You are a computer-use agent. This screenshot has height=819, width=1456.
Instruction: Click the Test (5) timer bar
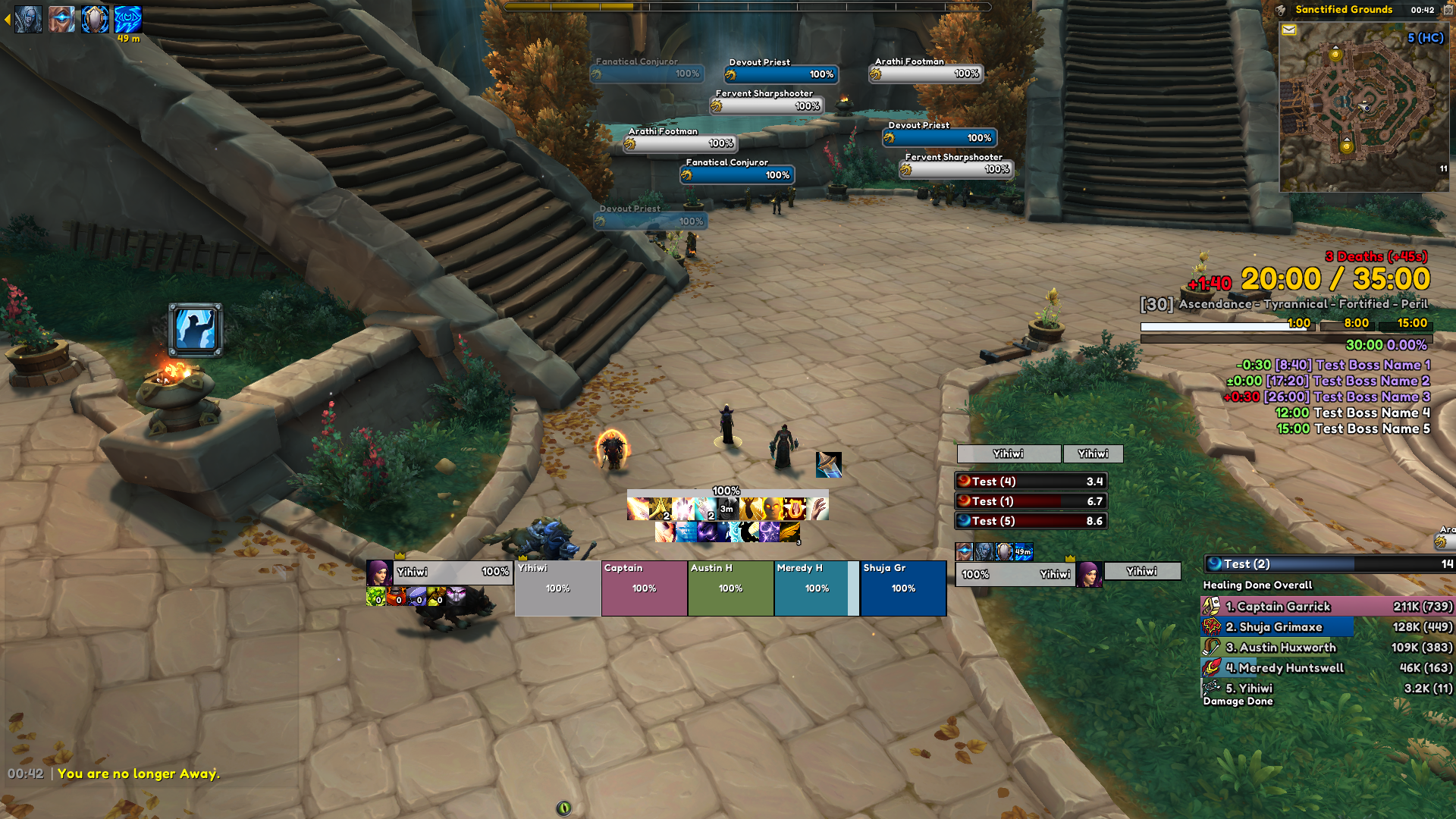[1031, 521]
